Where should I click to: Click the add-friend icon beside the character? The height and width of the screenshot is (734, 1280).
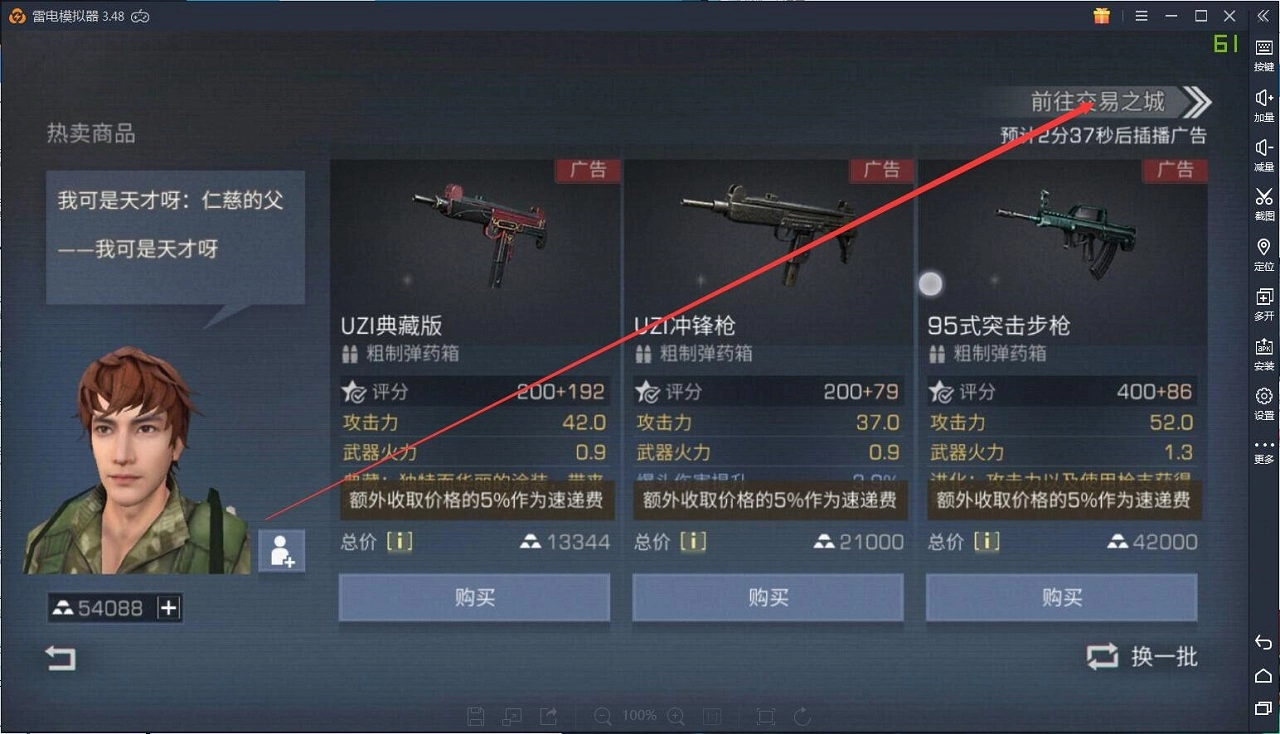click(281, 551)
